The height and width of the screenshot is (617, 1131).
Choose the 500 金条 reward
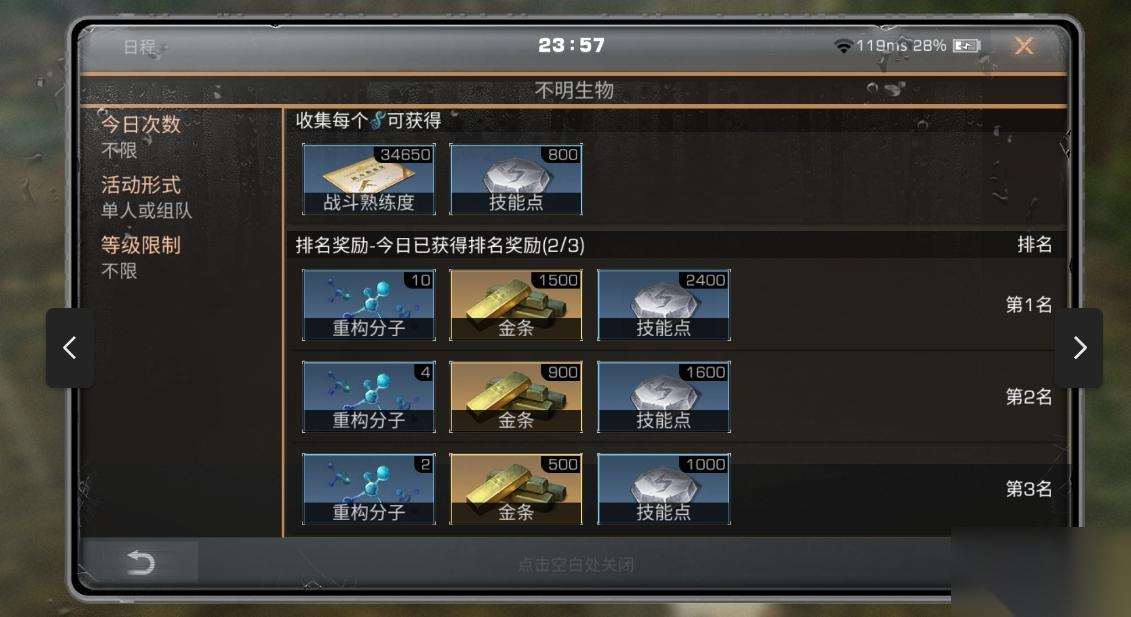[516, 489]
